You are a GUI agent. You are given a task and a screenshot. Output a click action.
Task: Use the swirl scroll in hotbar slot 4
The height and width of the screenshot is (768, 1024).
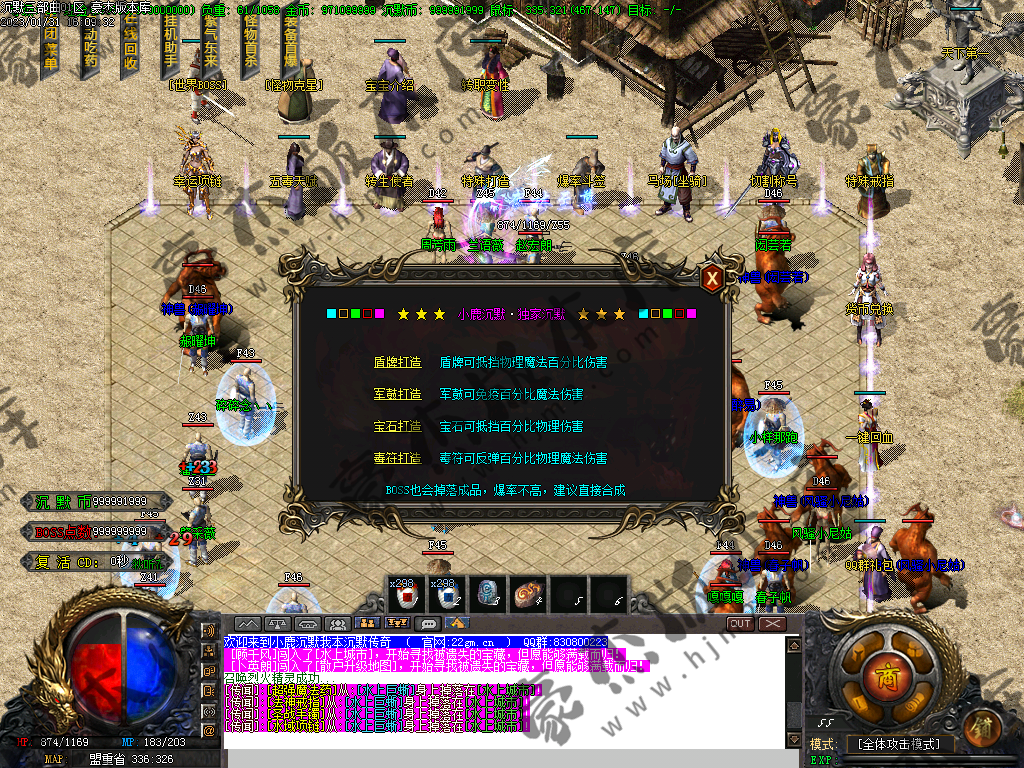point(527,594)
